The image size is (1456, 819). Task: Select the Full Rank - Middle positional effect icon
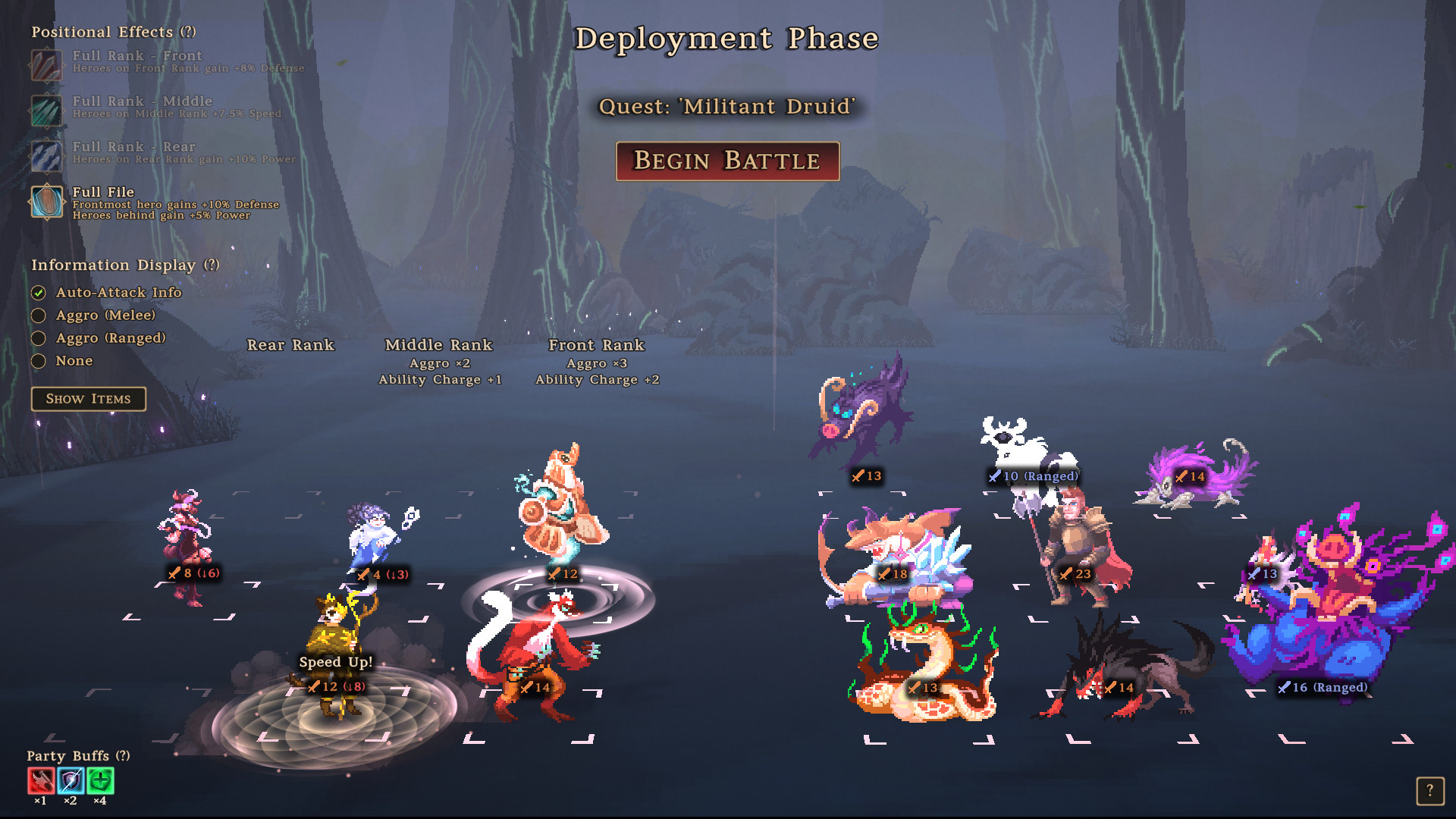(x=46, y=109)
